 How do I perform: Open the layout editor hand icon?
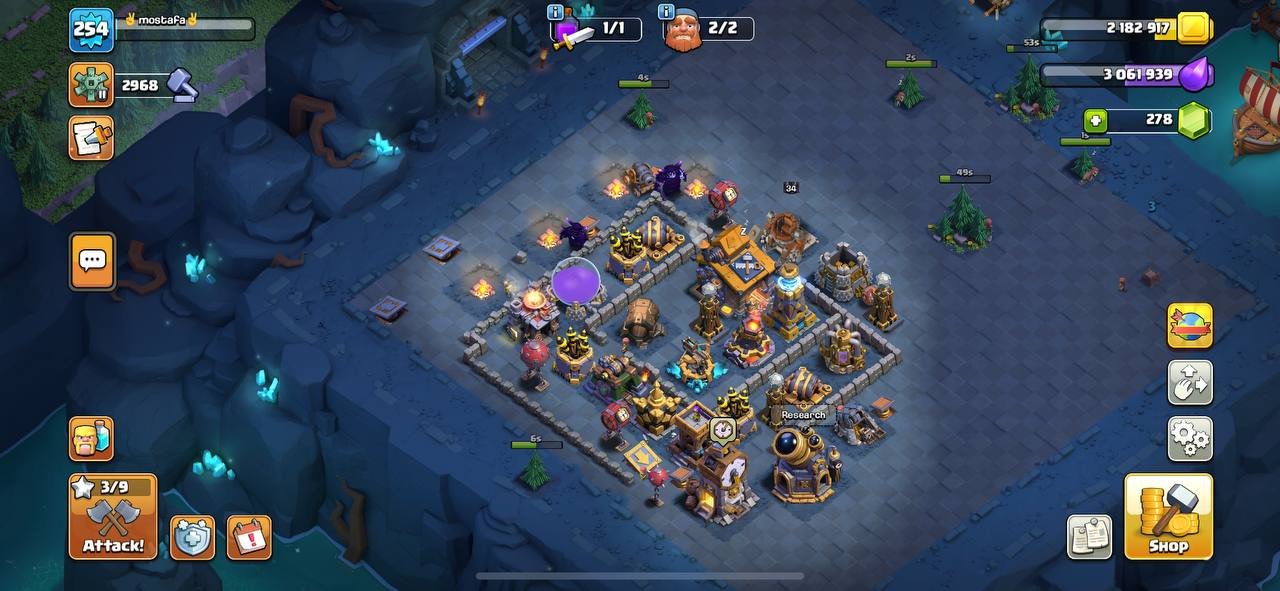point(1190,382)
